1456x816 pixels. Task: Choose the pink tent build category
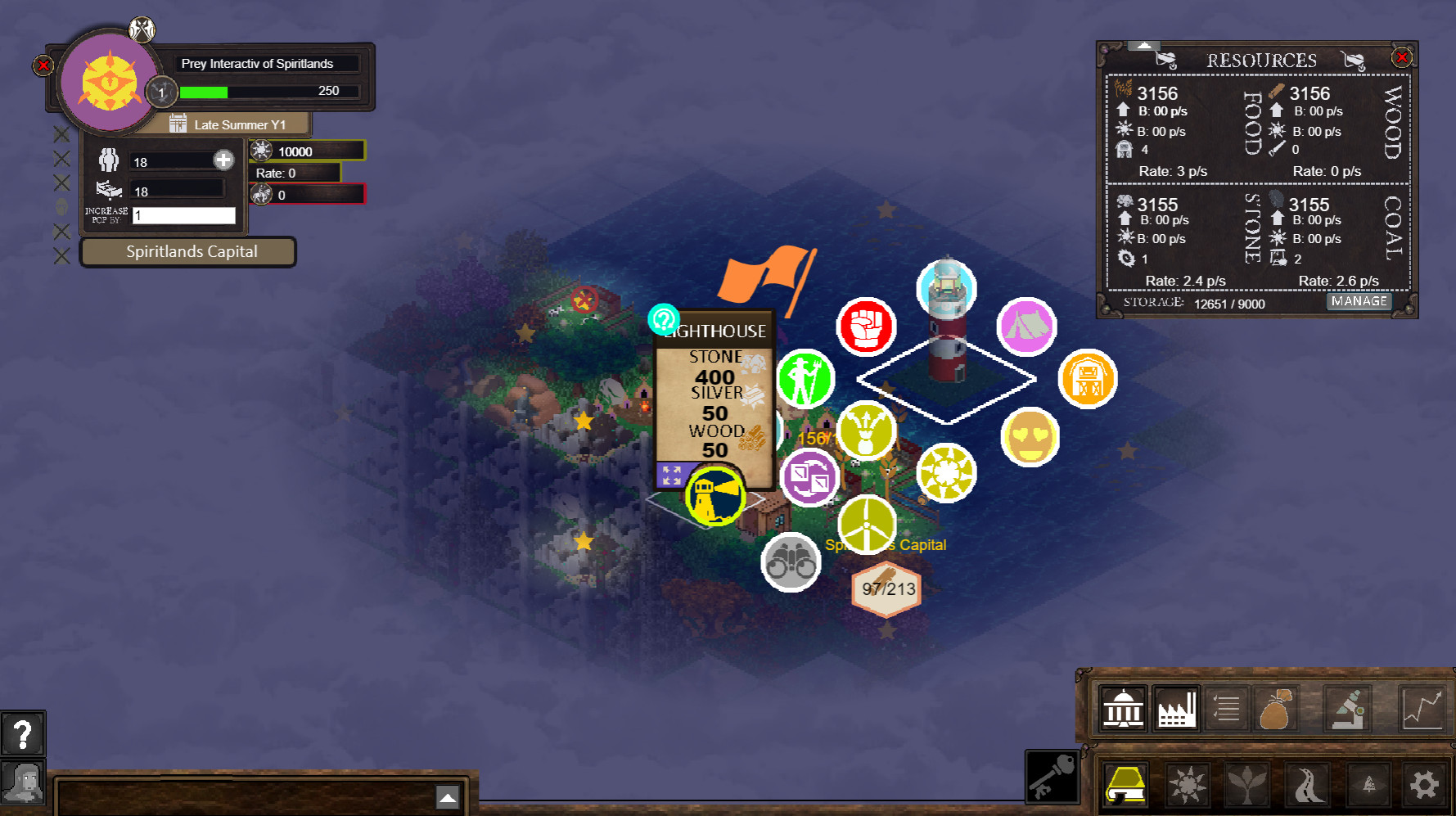pyautogui.click(x=1026, y=327)
